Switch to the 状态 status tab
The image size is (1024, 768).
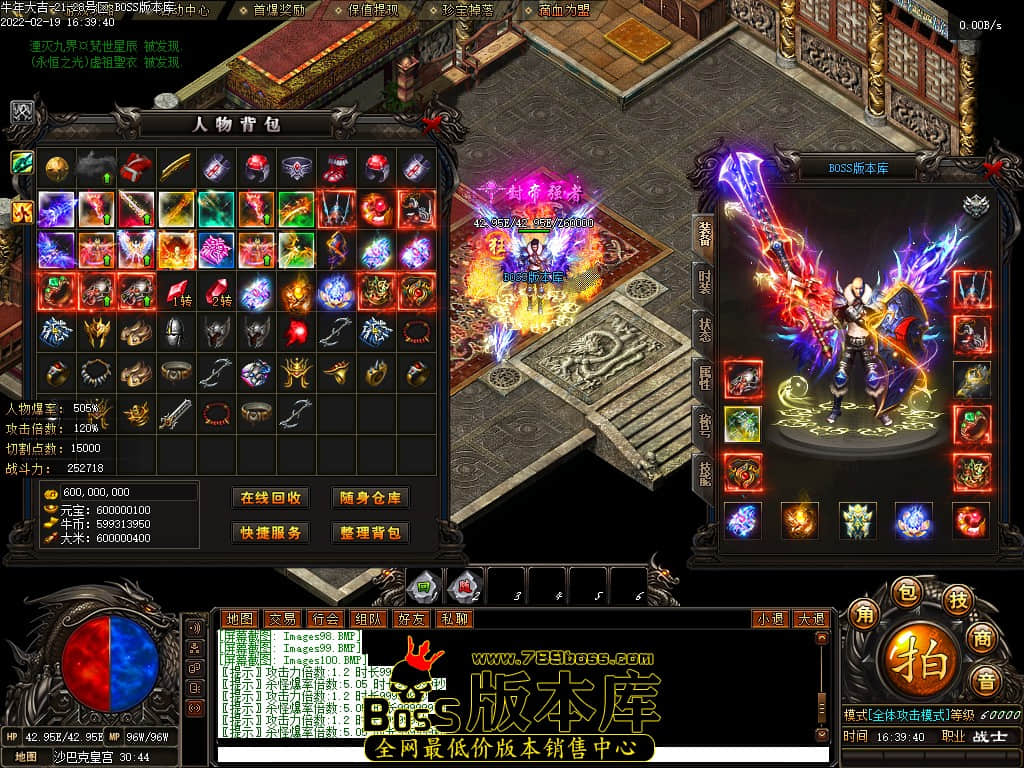click(703, 328)
